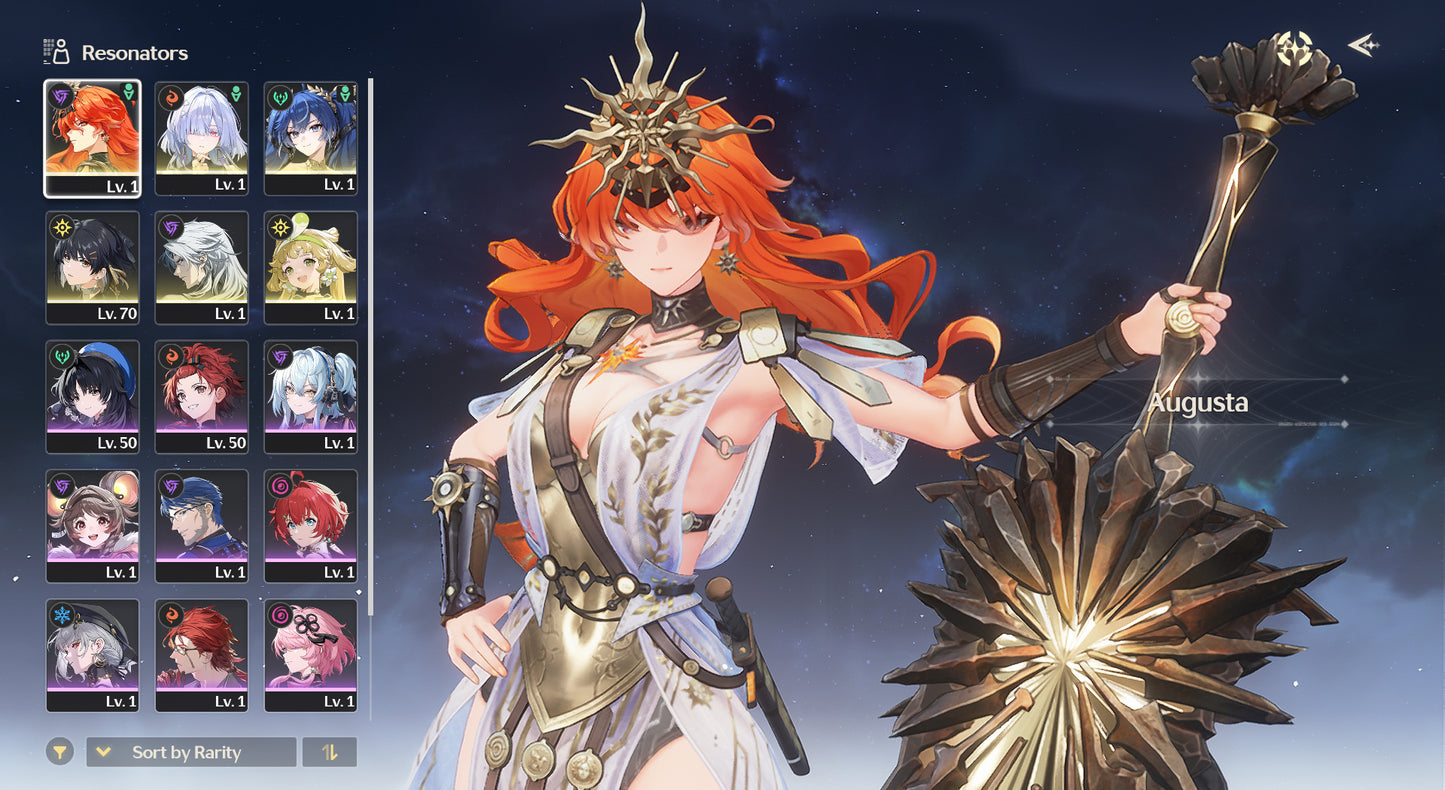
Task: Select the green-haired Lv. 1 resonator
Action: point(310,267)
